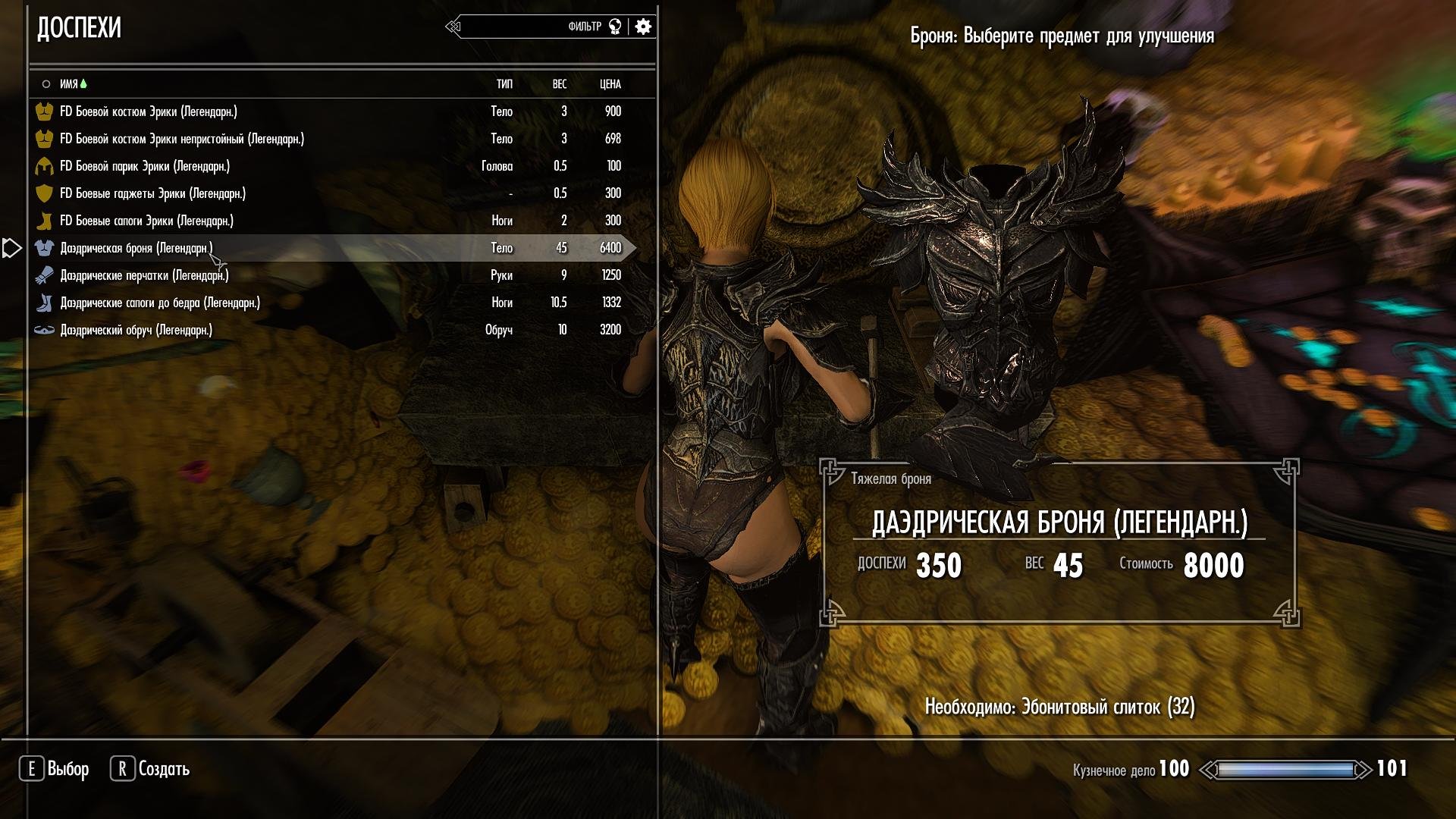Image resolution: width=1456 pixels, height=819 pixels.
Task: Select FD Боевой парик Эрики item
Action: pos(145,166)
